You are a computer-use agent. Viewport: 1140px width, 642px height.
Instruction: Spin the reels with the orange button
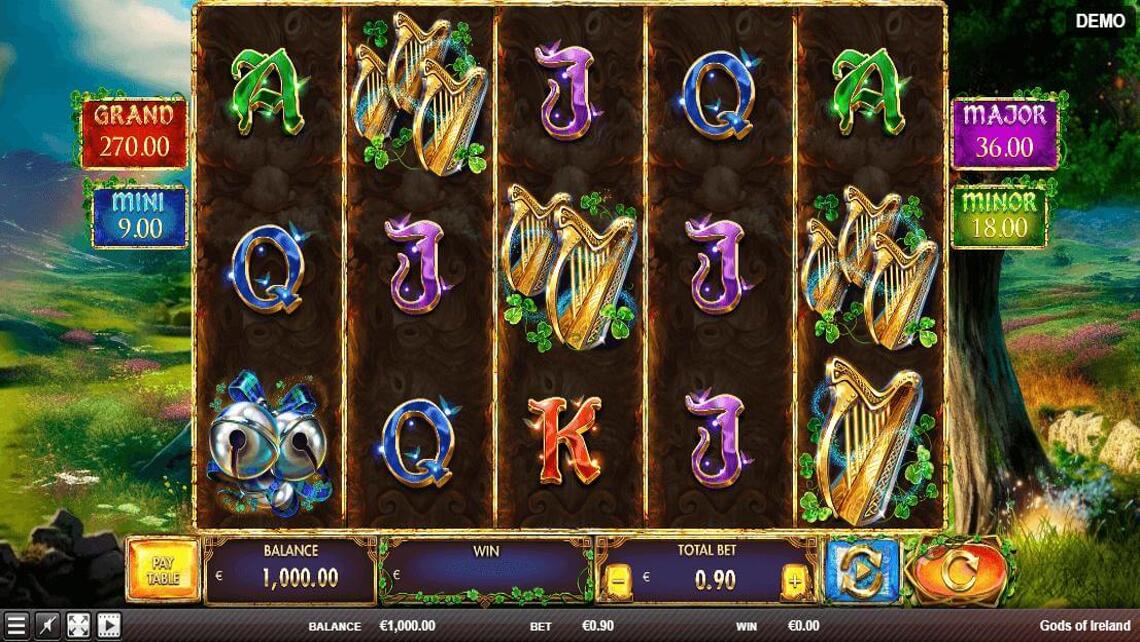click(958, 571)
